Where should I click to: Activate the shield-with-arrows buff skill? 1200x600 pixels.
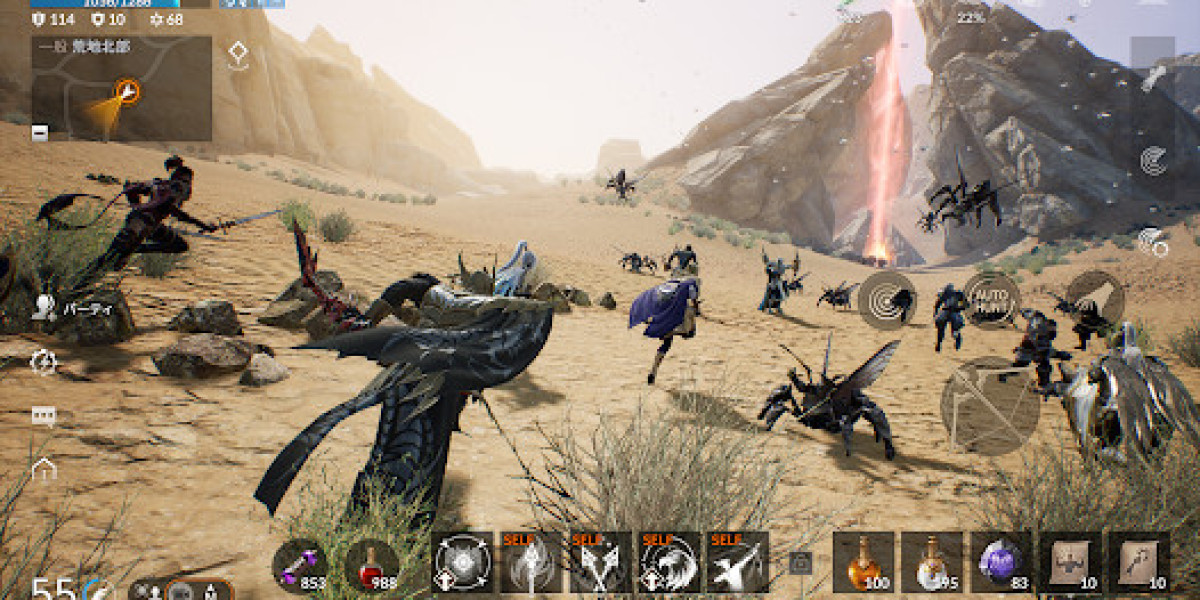[462, 562]
